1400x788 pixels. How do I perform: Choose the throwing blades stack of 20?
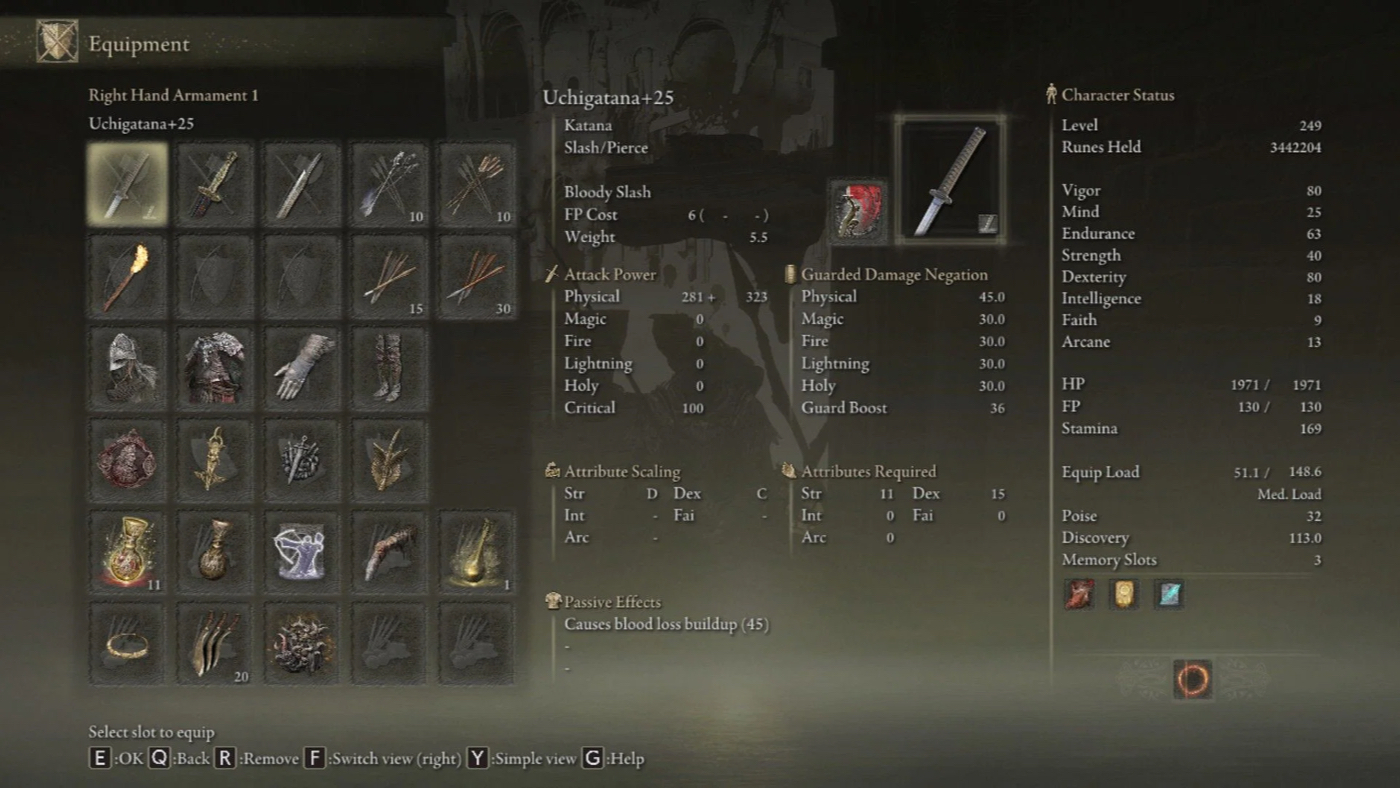coord(215,644)
